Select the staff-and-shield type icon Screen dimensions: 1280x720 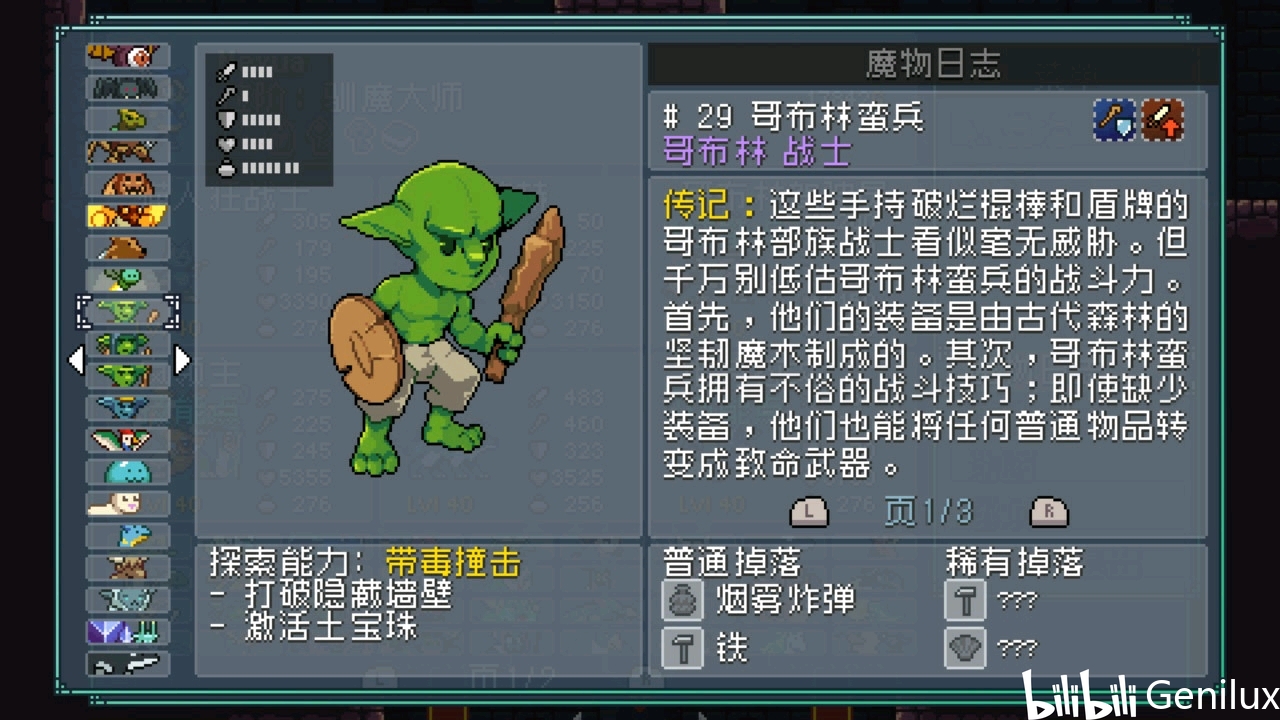[1114, 120]
